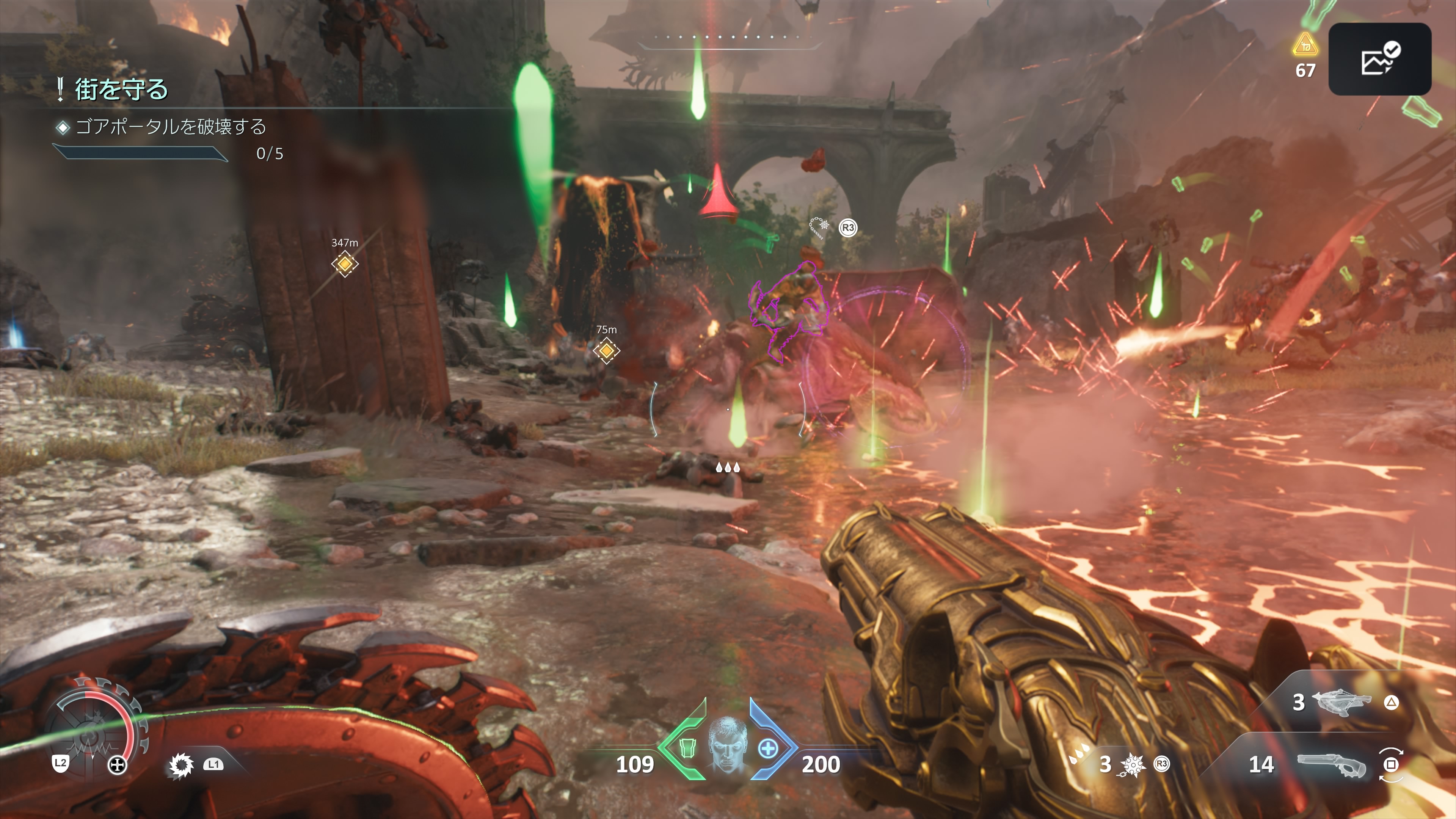1456x819 pixels.
Task: Open the screenshot saved notification
Action: [x=1379, y=59]
